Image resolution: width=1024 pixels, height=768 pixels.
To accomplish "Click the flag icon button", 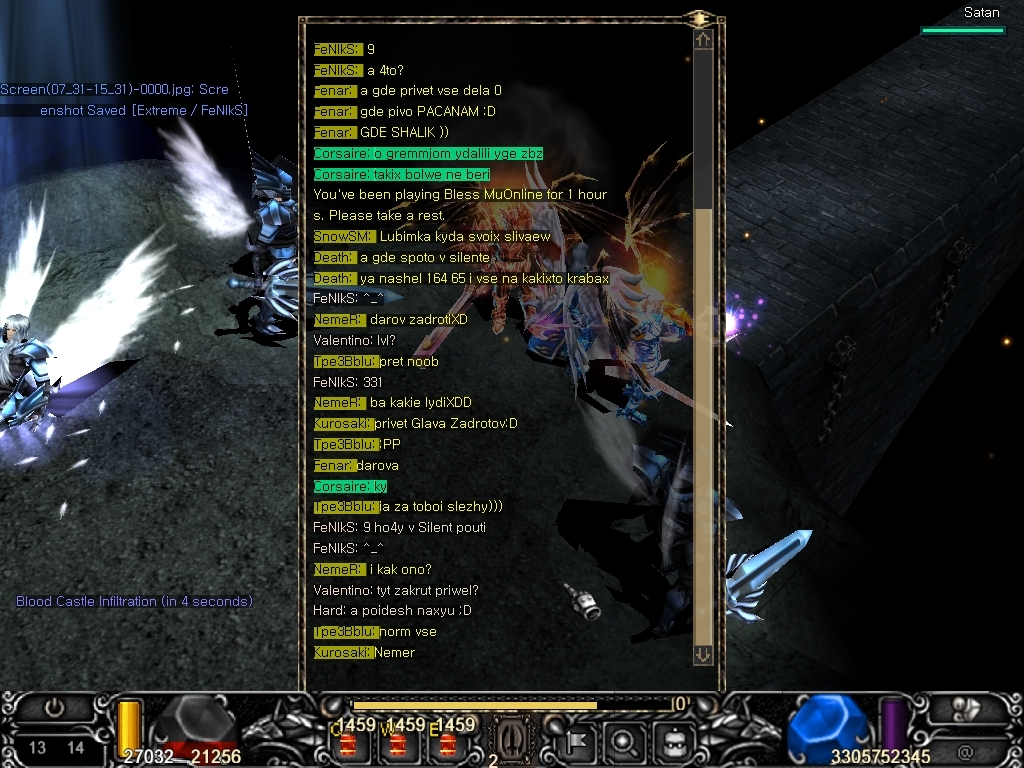I will pyautogui.click(x=579, y=743).
